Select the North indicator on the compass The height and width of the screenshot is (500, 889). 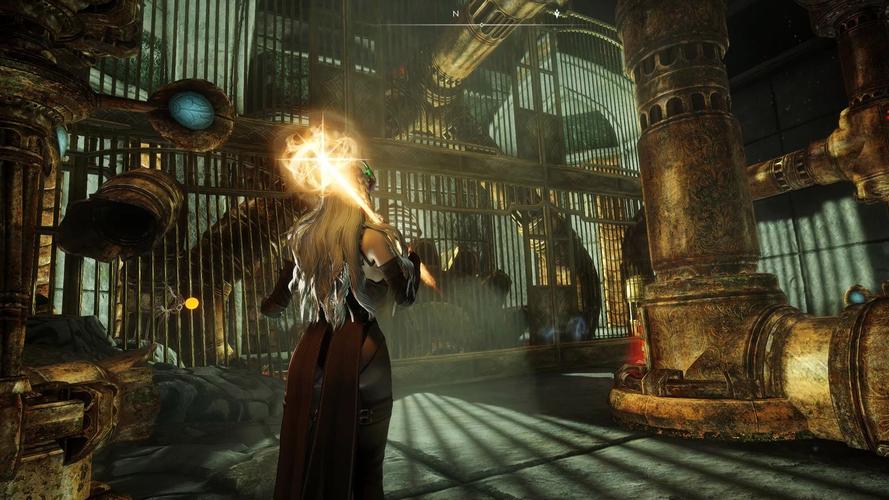455,14
